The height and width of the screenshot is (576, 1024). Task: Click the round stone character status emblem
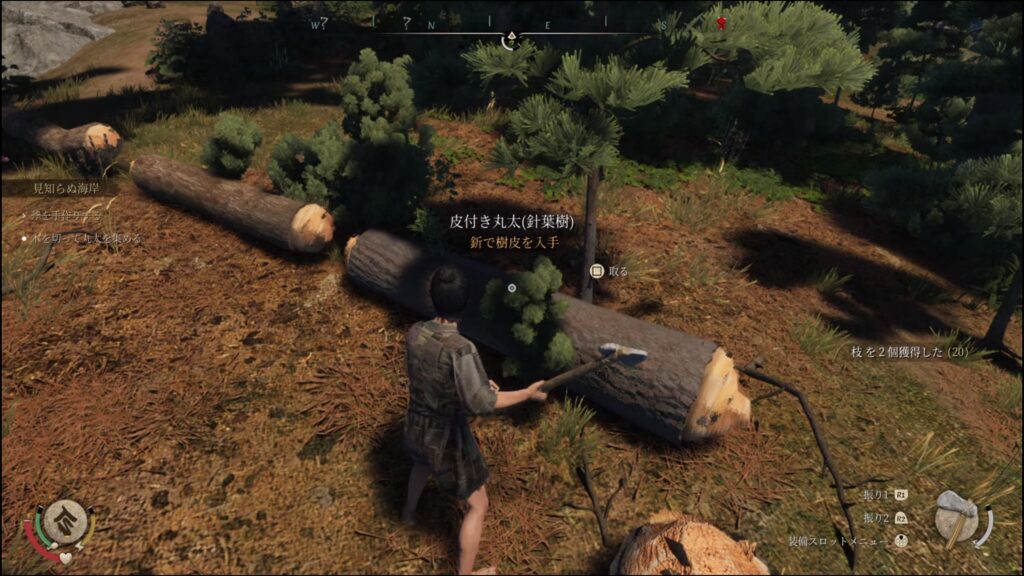pyautogui.click(x=63, y=521)
